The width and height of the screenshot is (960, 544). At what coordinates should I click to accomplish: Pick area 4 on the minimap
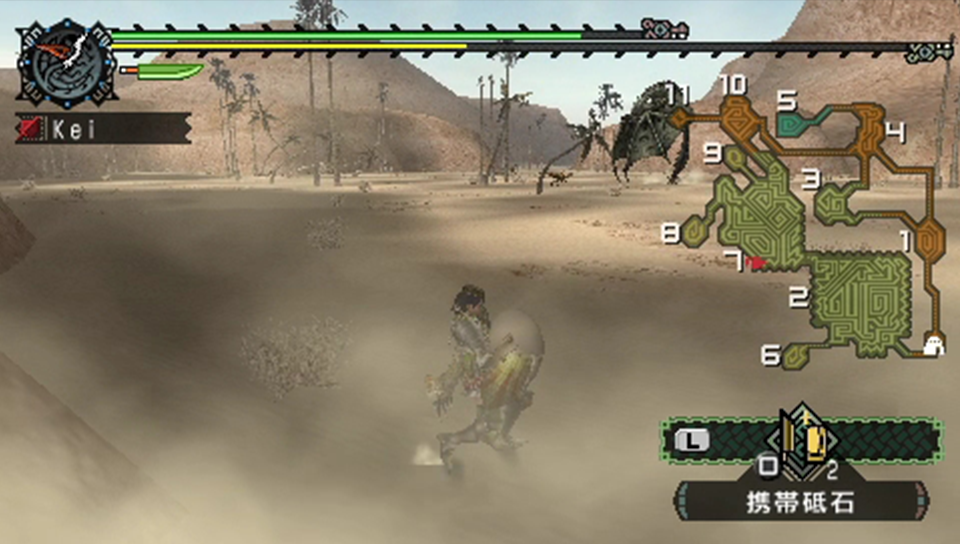[866, 130]
